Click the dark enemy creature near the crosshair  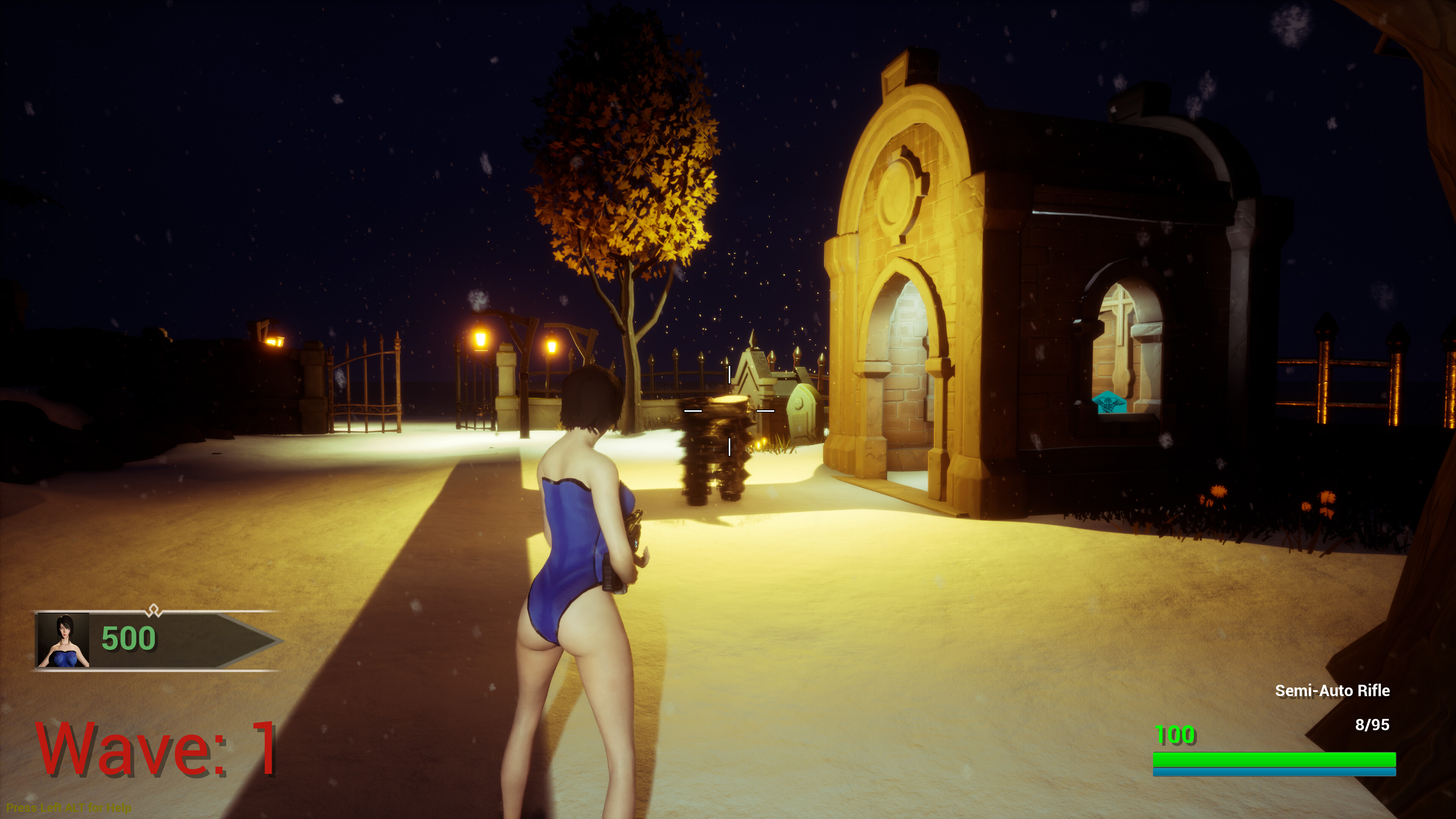pyautogui.click(x=715, y=452)
